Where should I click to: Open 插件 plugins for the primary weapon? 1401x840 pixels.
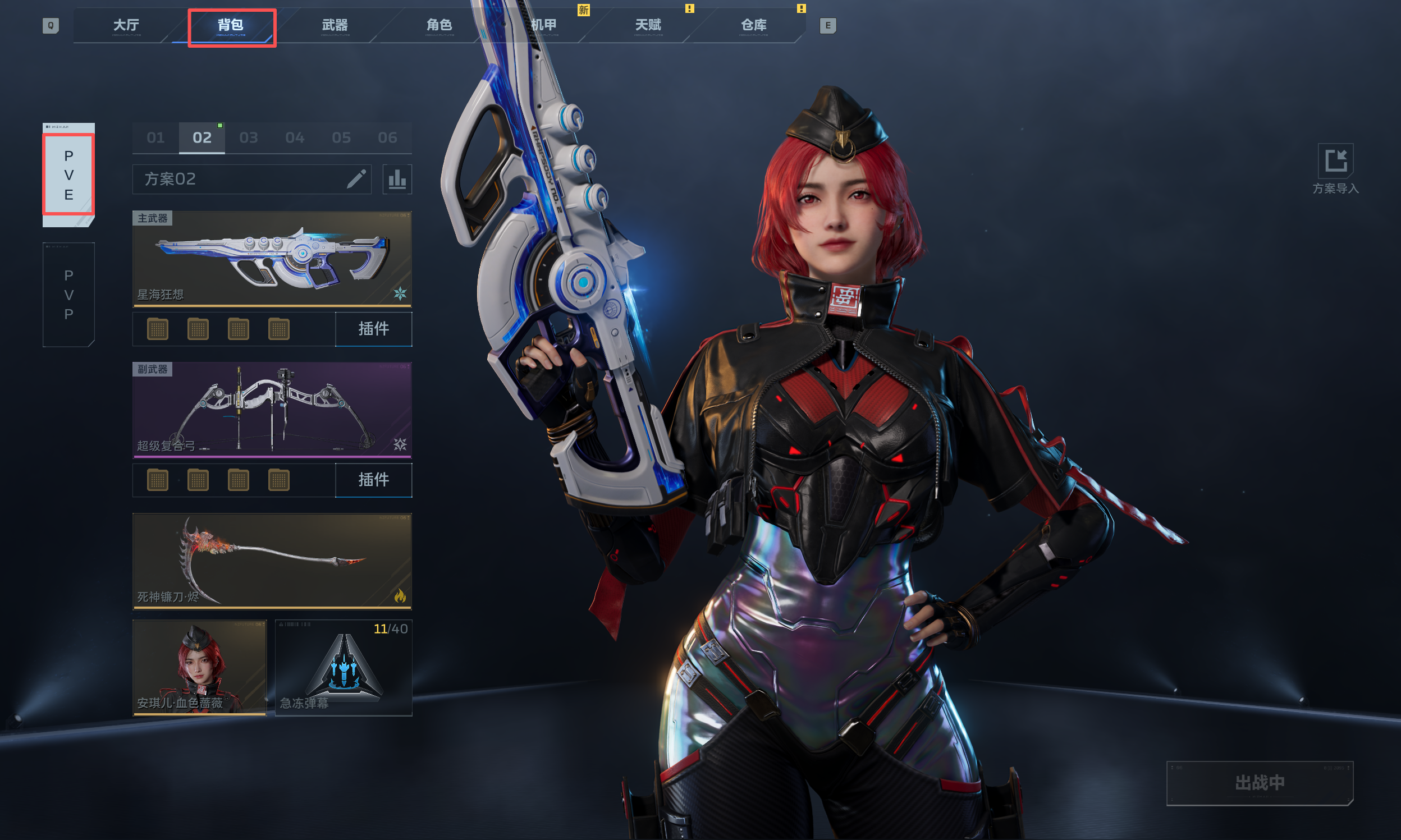[x=374, y=329]
